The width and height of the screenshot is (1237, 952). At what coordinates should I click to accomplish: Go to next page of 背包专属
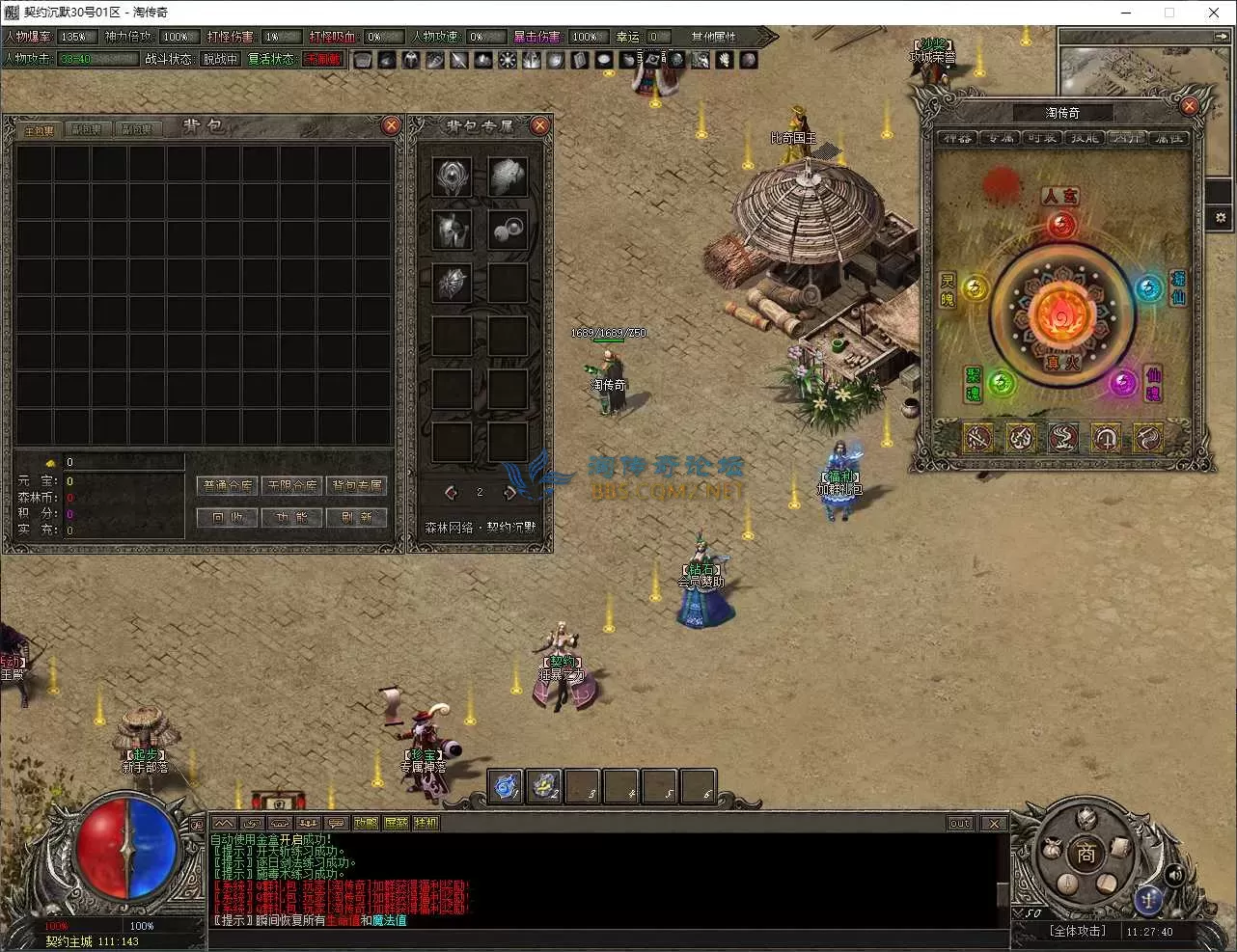[509, 493]
